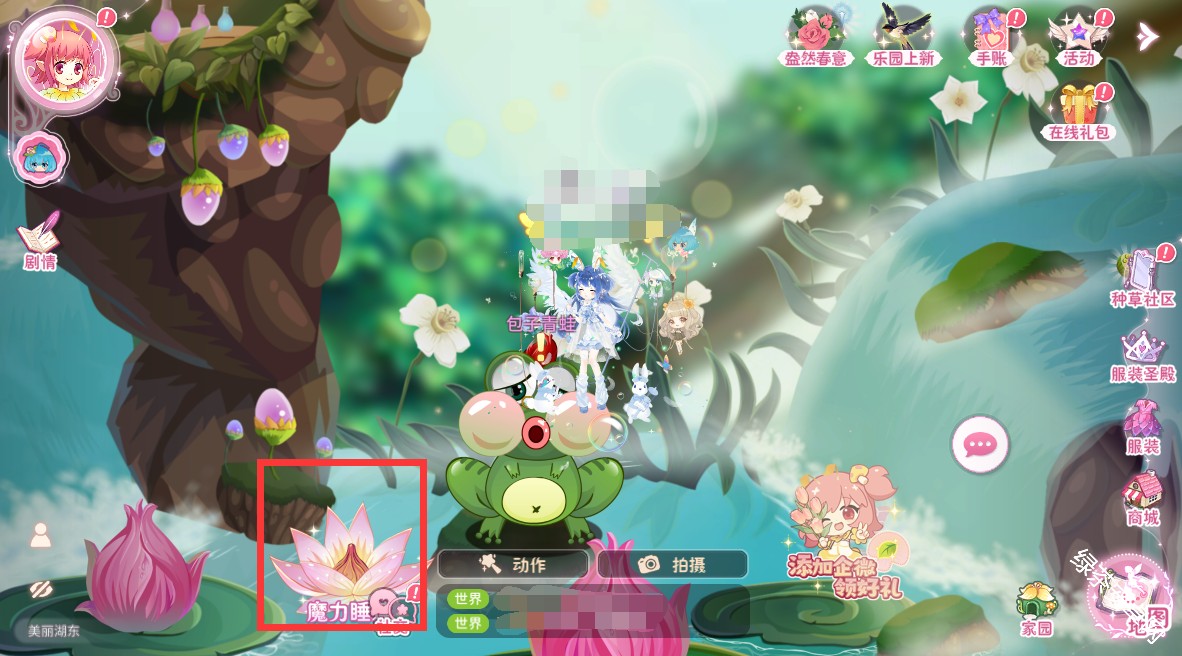Open the pink-haired player avatar profile
The width and height of the screenshot is (1182, 656).
point(62,60)
